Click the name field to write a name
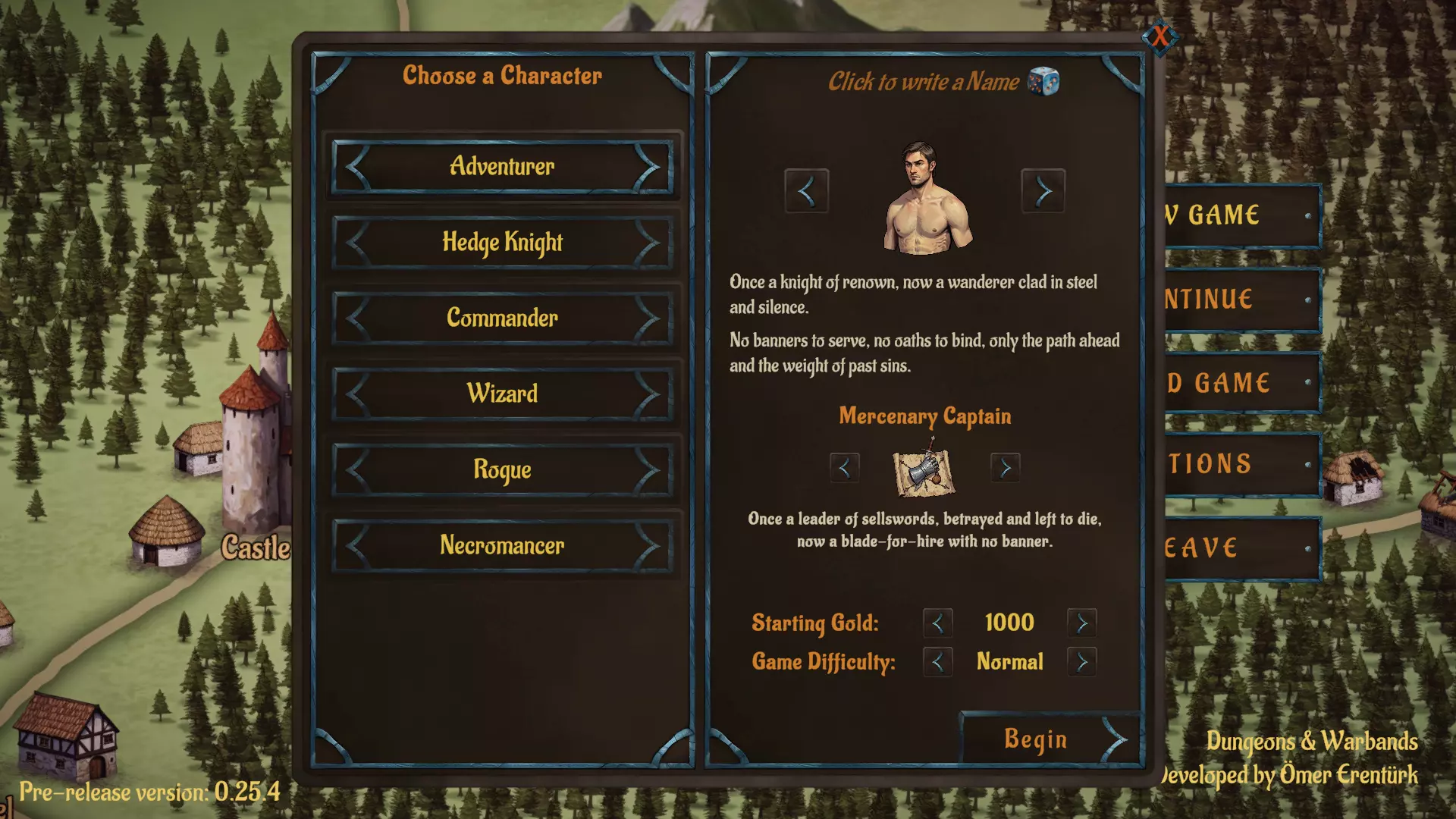 tap(923, 82)
